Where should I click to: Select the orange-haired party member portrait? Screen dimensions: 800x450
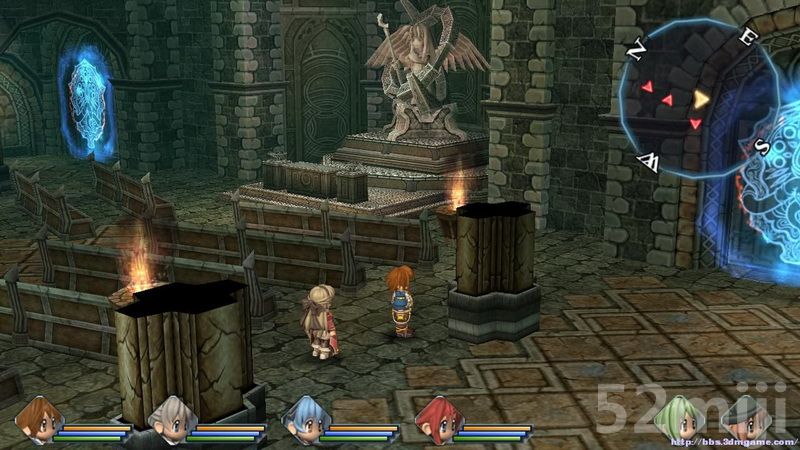tap(37, 417)
